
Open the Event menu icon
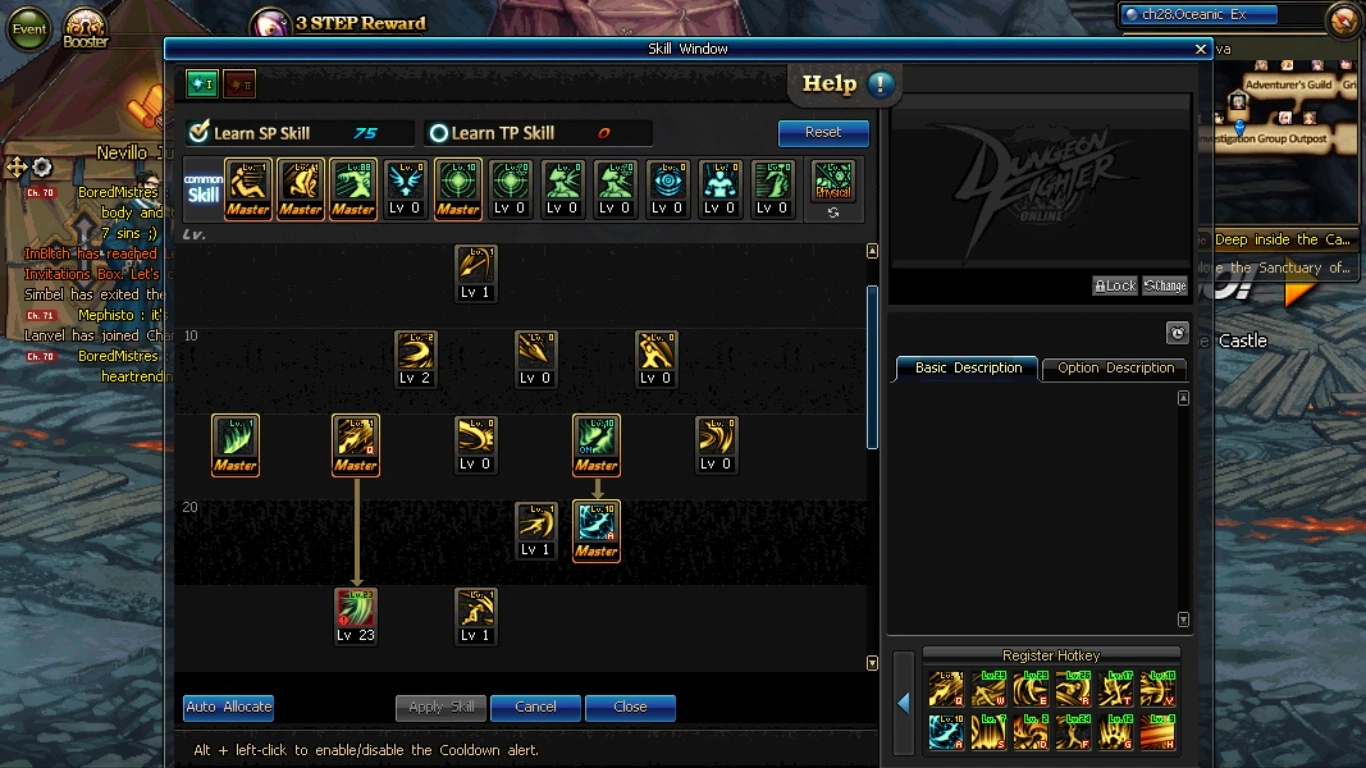click(x=29, y=29)
